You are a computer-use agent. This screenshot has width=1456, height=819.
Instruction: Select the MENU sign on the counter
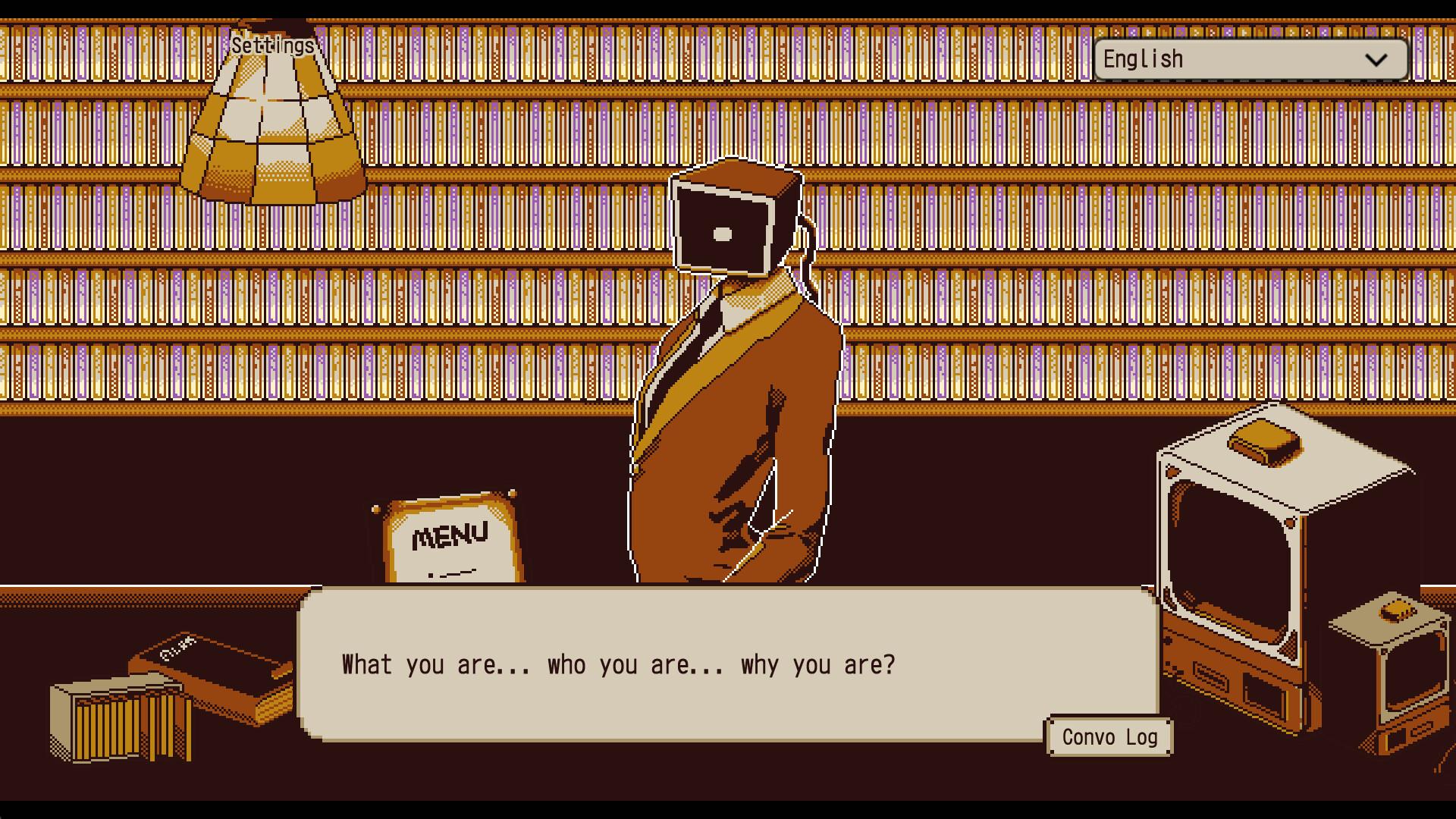point(449,538)
